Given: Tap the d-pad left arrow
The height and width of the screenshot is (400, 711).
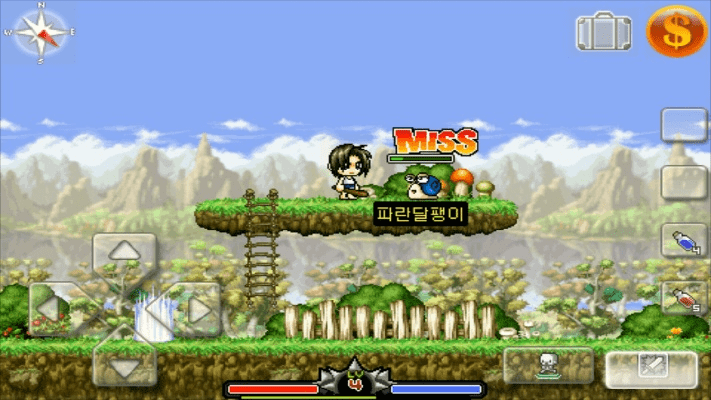Looking at the screenshot, I should pos(53,310).
